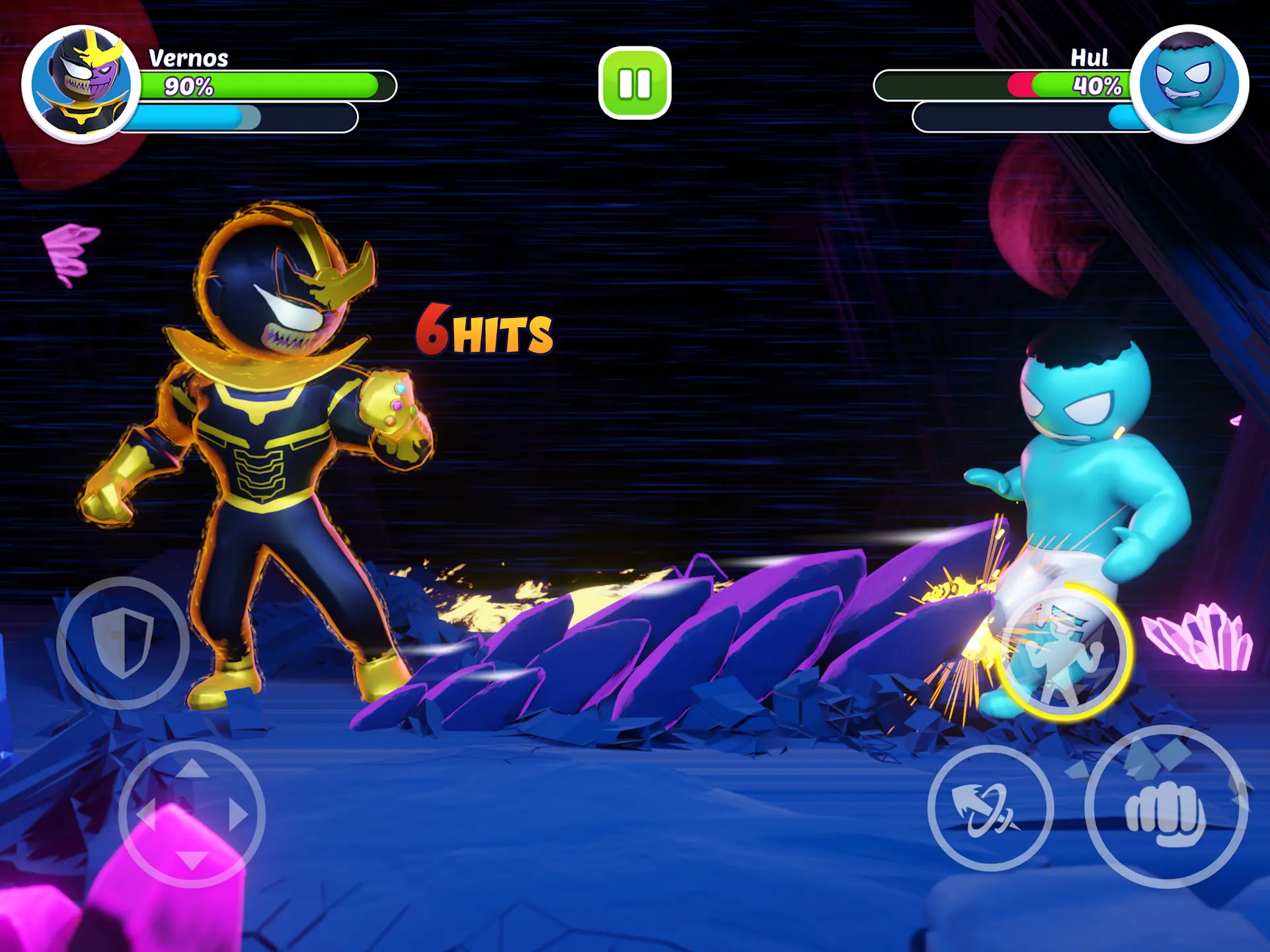1270x952 pixels.
Task: Crouch using the directional pad down arrow
Action: click(x=192, y=860)
